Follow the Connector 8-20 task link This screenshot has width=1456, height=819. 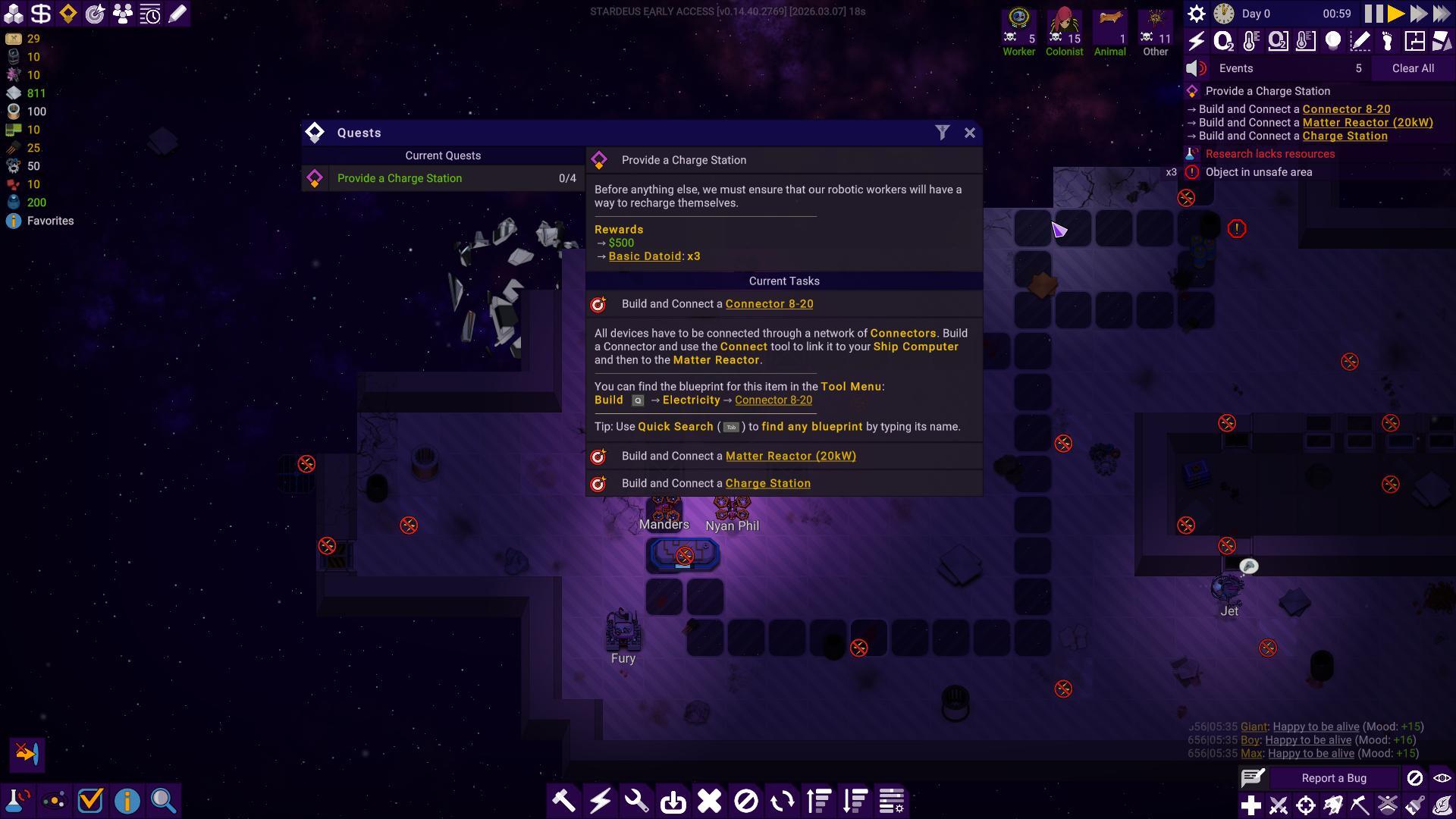(769, 304)
